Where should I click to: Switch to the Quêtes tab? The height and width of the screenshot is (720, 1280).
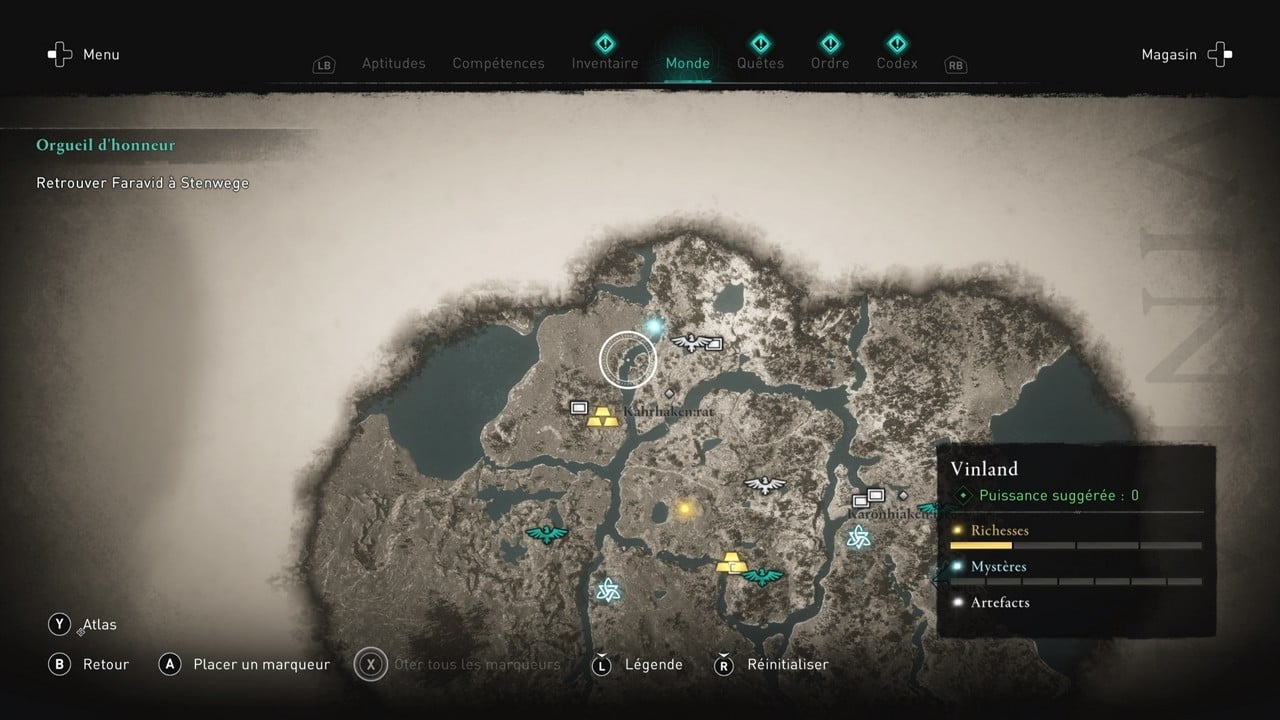pyautogui.click(x=760, y=62)
